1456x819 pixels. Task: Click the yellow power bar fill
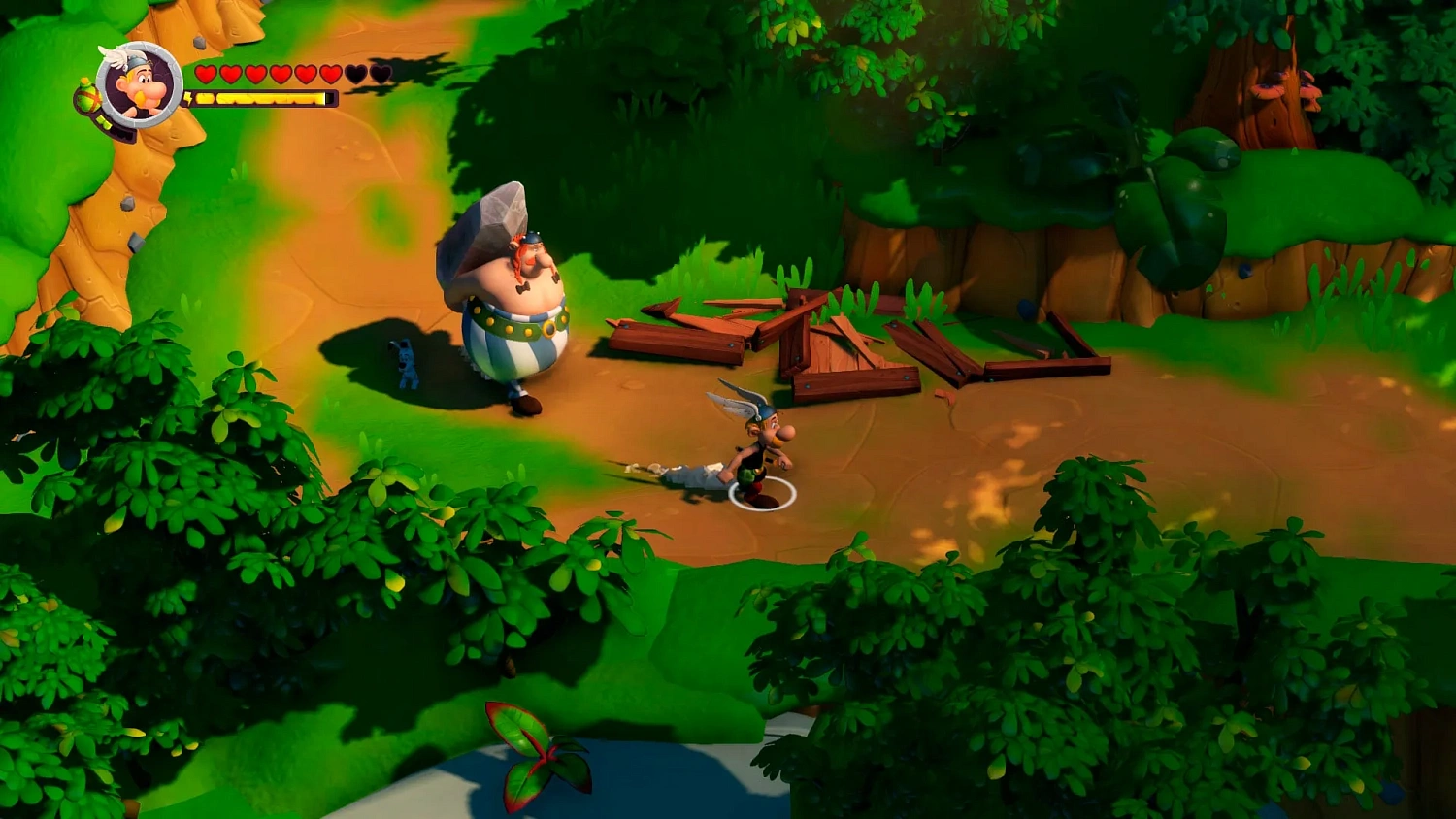(256, 98)
